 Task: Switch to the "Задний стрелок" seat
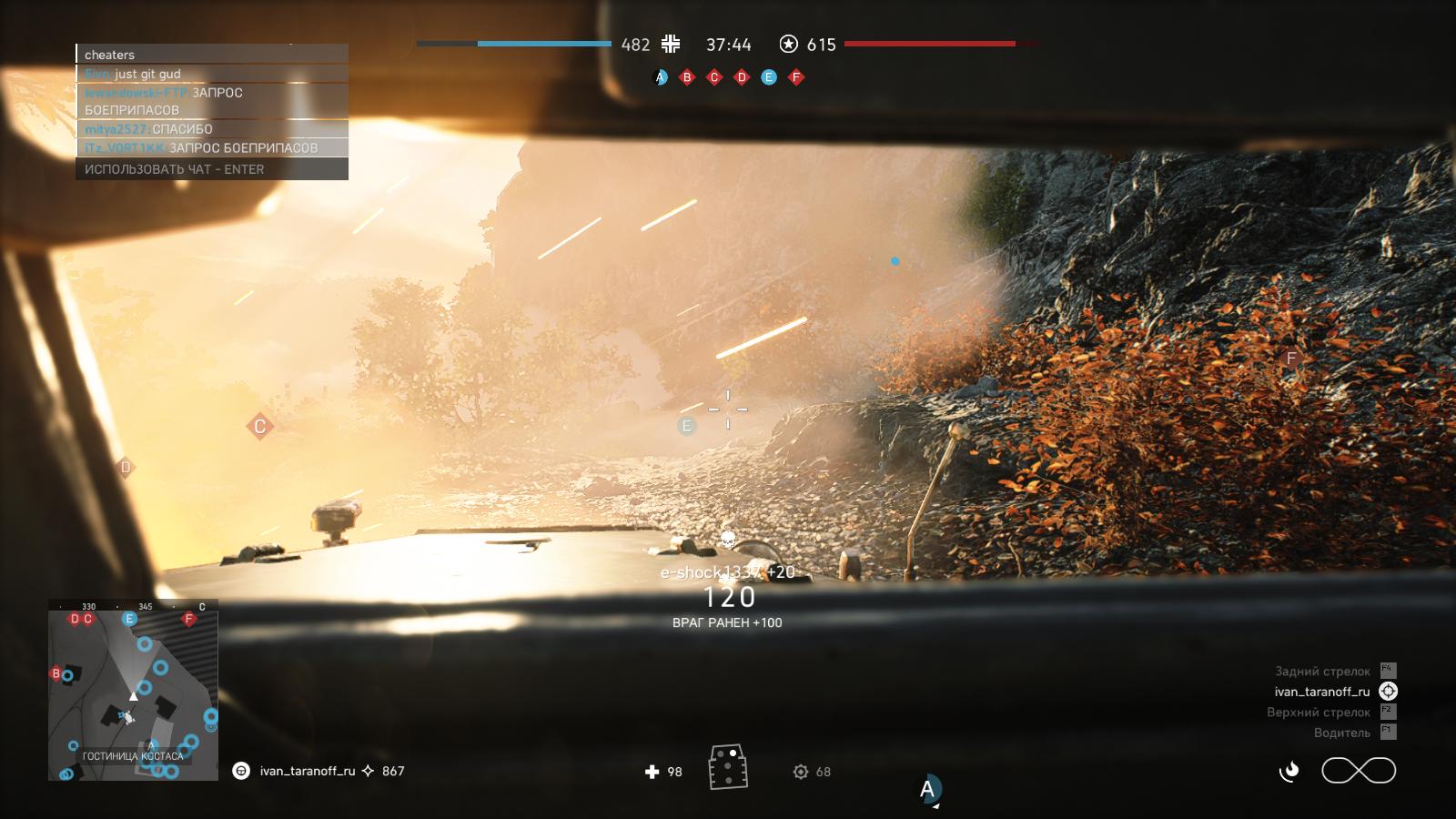1322,672
